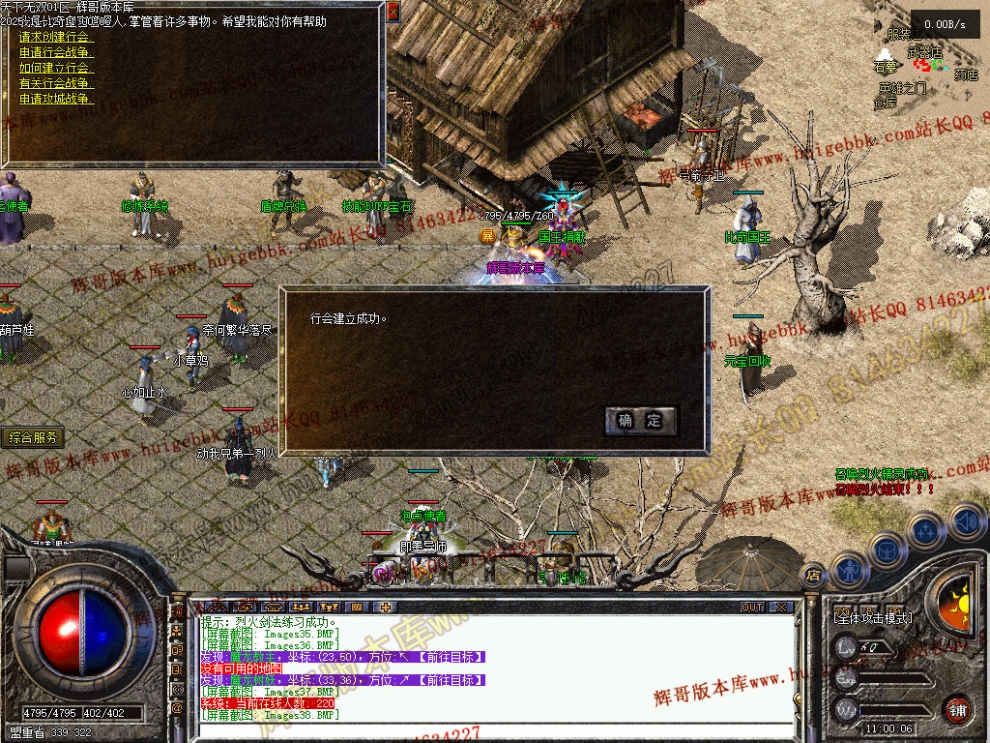
Task: Click the OUT button above the chat
Action: (x=752, y=607)
